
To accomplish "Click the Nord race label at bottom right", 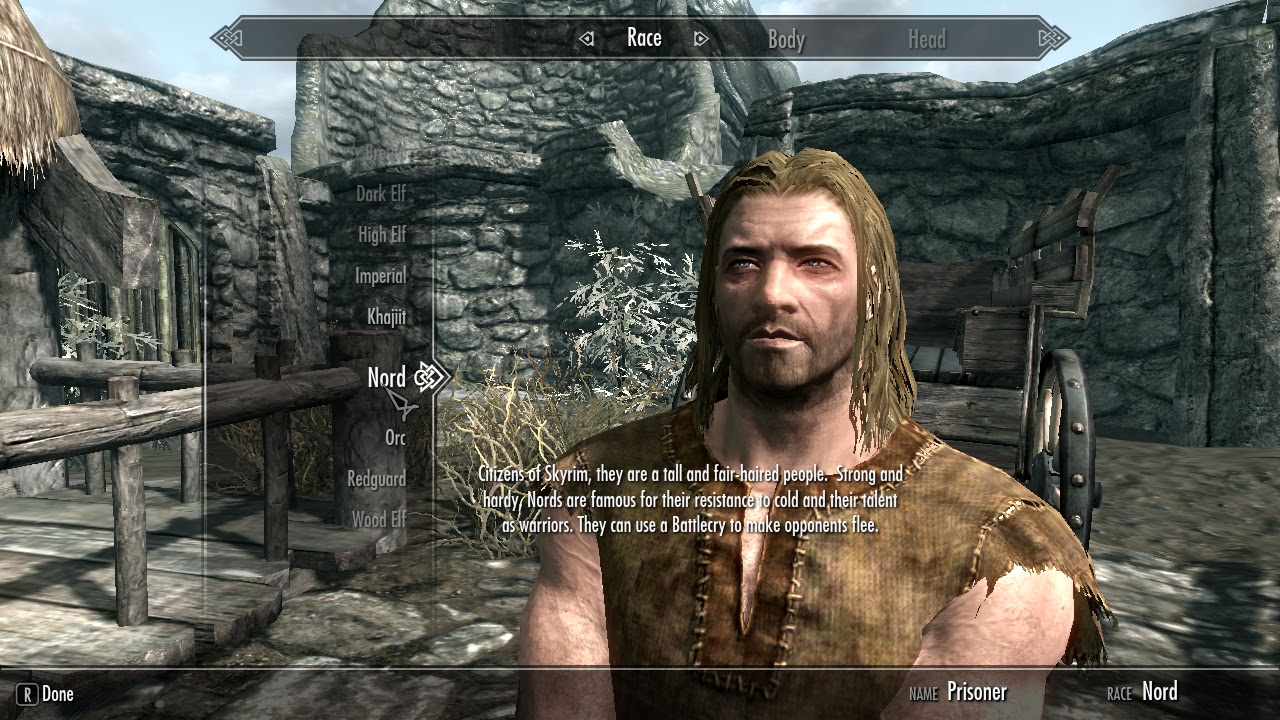I will 1160,691.
